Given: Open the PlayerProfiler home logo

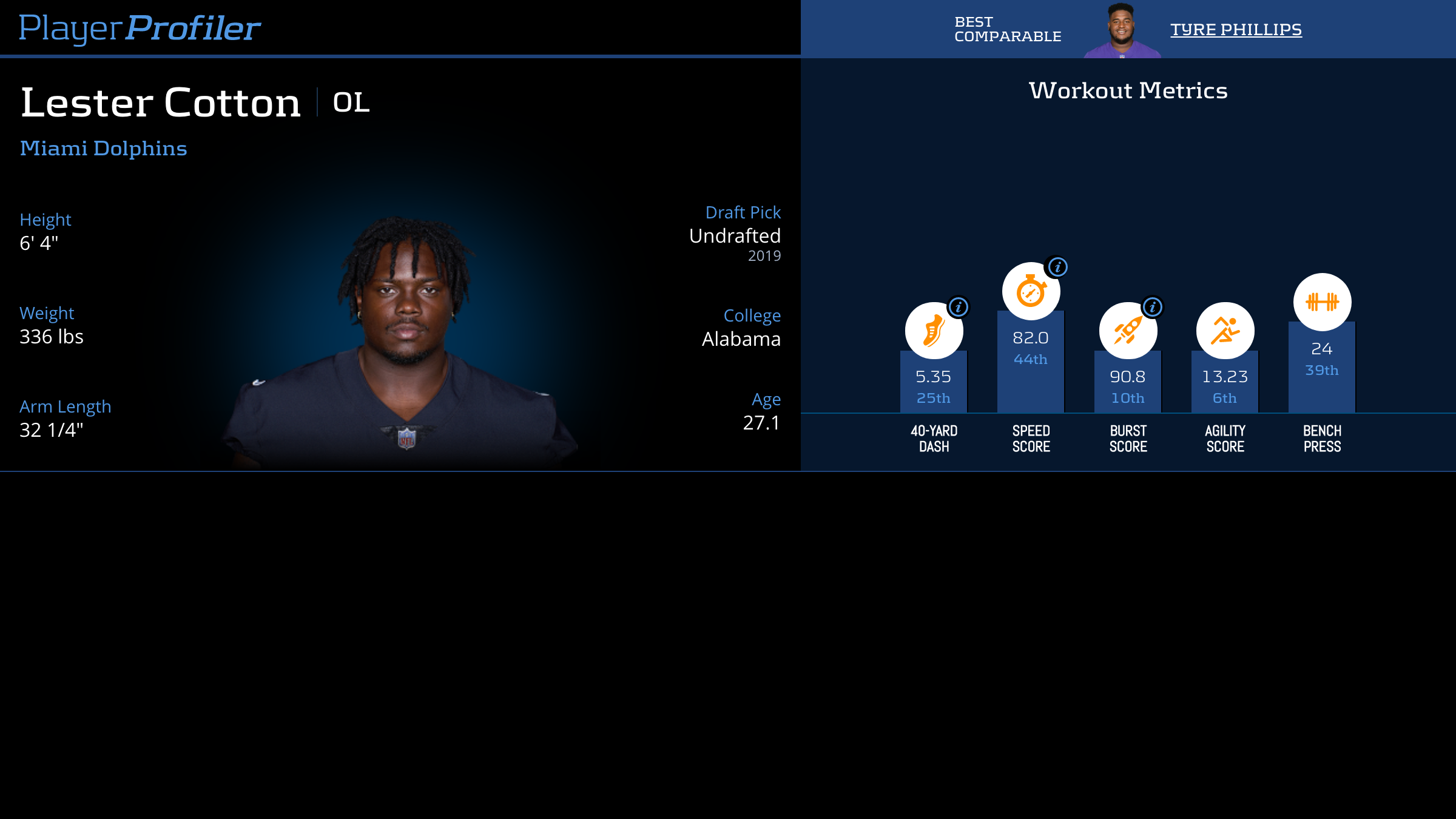Looking at the screenshot, I should [x=140, y=29].
